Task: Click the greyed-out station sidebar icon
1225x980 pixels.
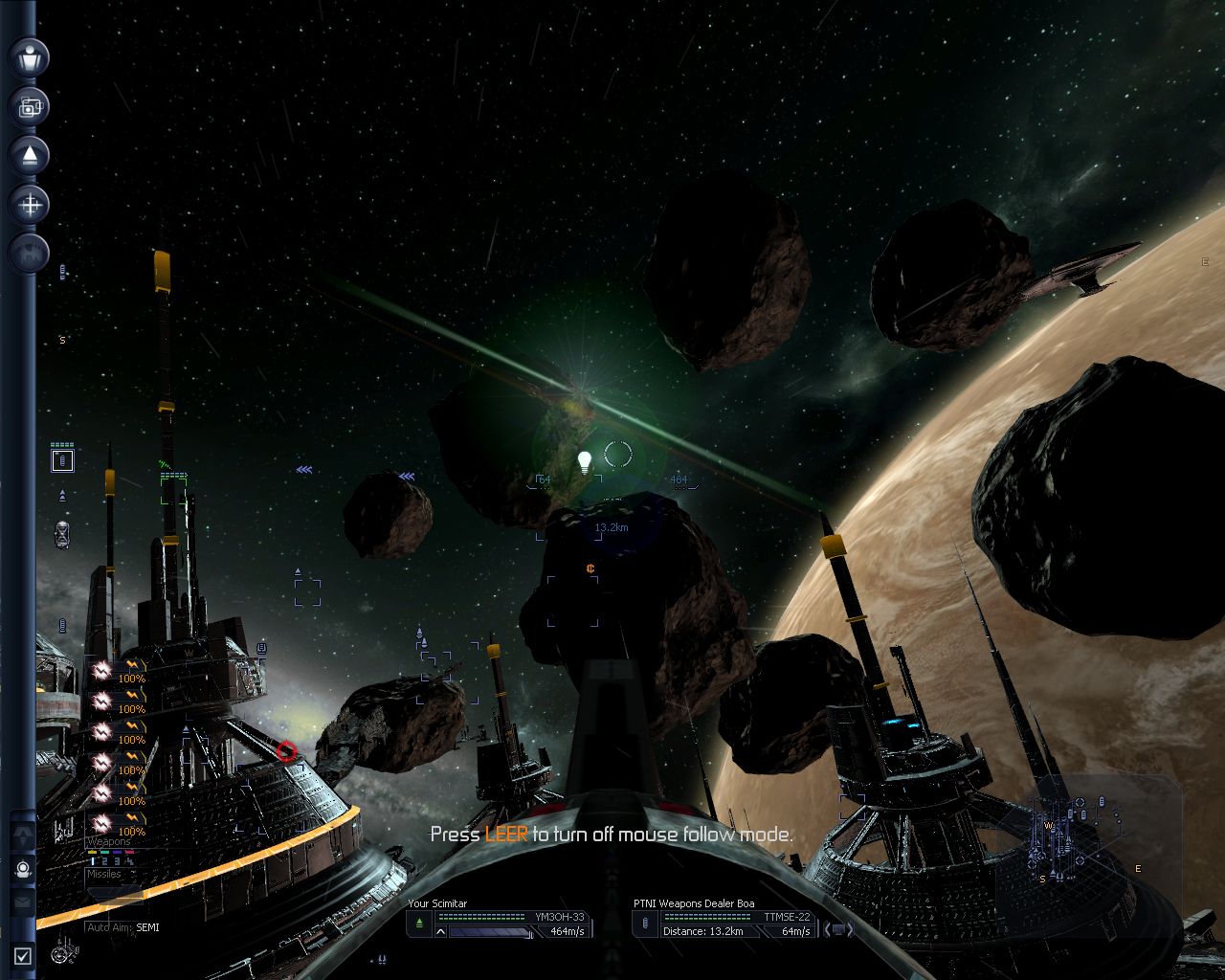Action: point(30,253)
